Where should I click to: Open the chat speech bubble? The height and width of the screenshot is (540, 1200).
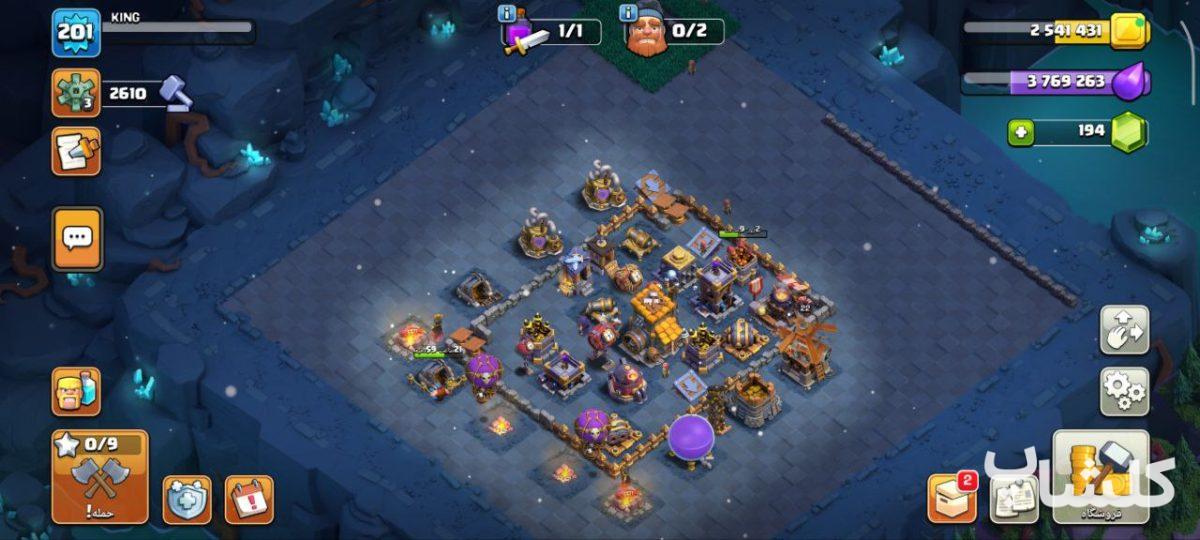coord(77,238)
